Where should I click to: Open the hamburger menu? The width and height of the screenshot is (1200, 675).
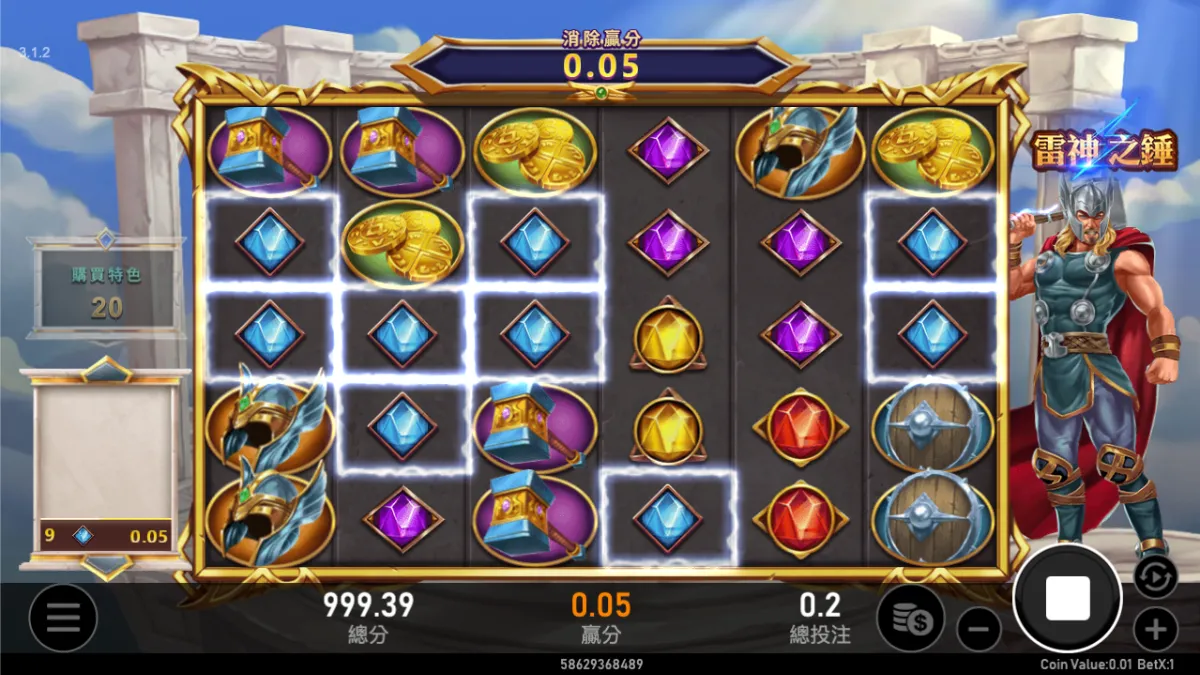click(63, 618)
